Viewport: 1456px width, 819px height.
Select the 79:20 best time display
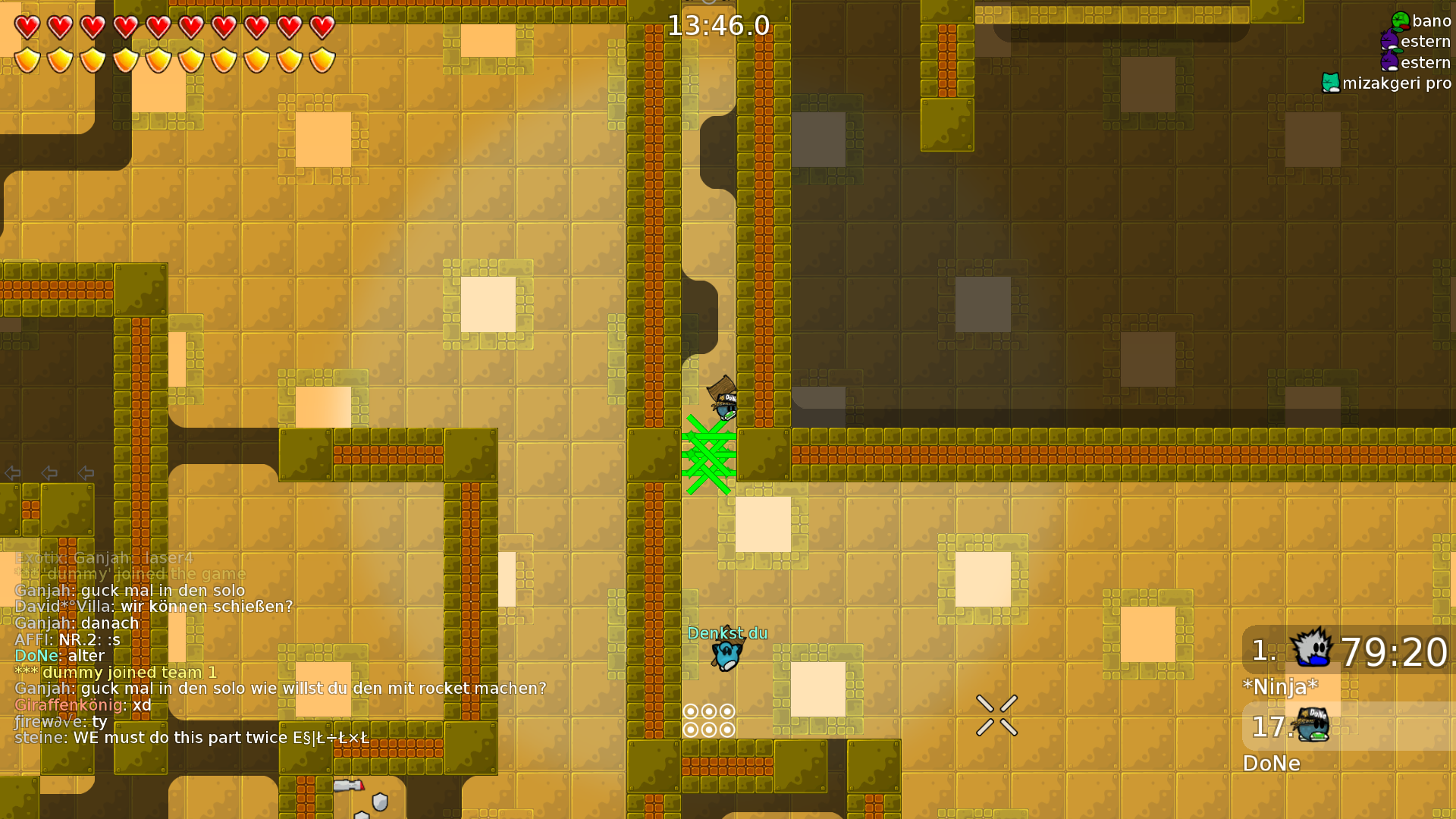coord(1394,651)
